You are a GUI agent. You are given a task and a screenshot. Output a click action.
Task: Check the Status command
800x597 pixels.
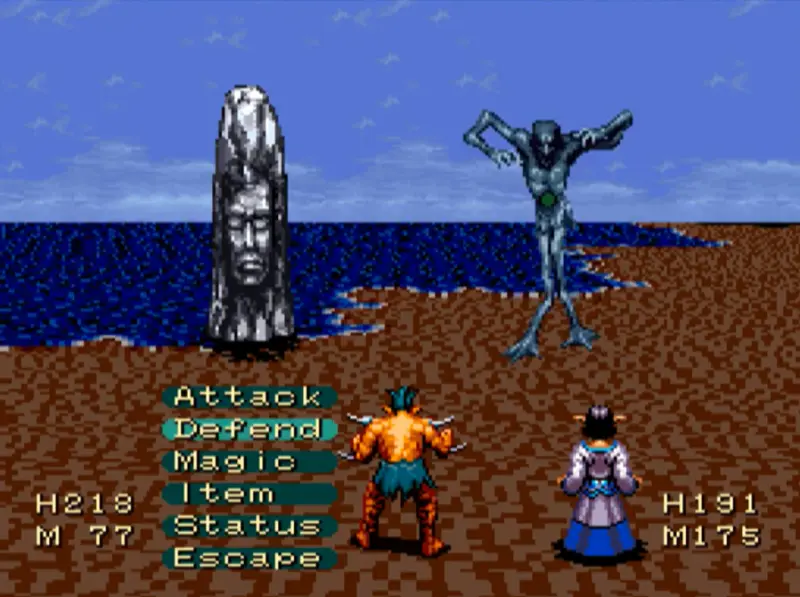click(x=247, y=525)
